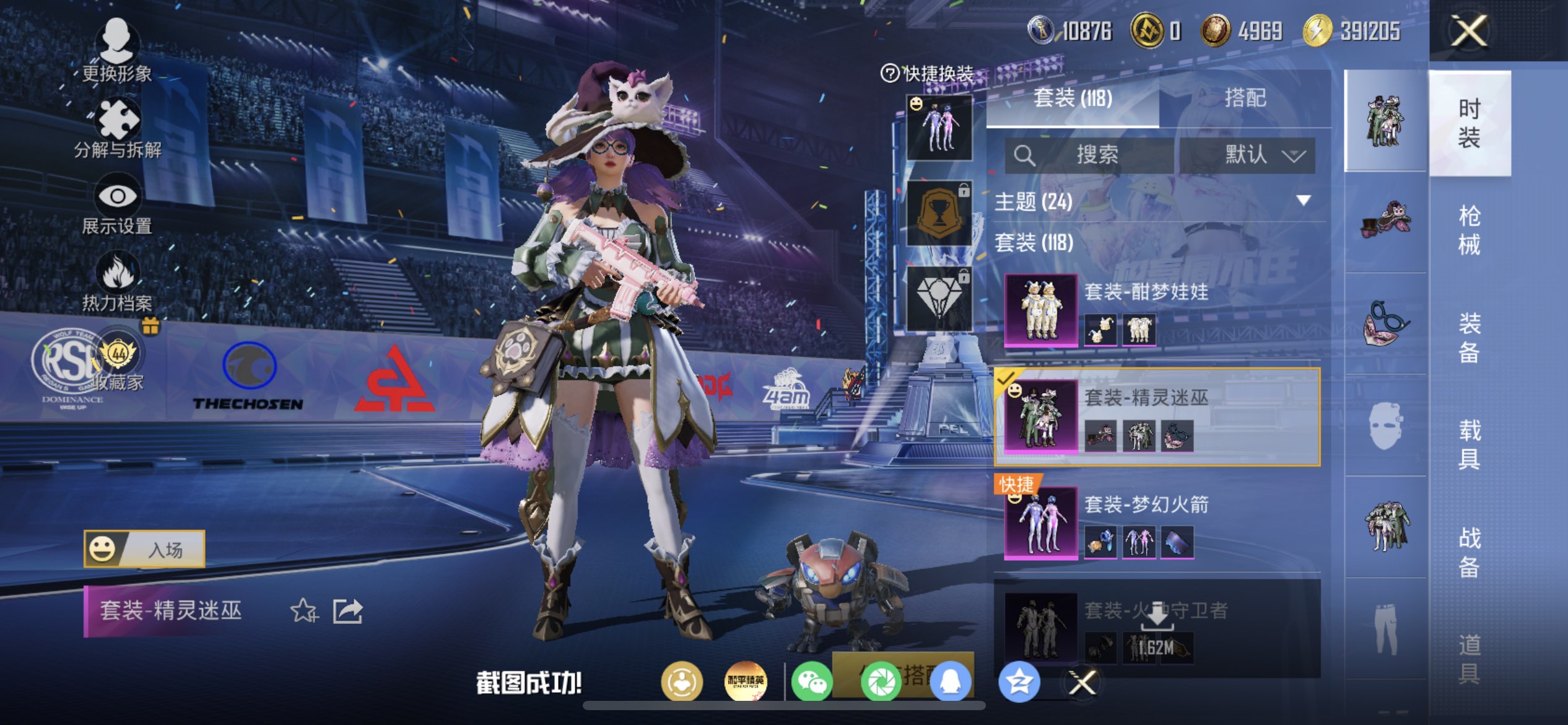Favorite the outfit with star icon

tap(303, 611)
